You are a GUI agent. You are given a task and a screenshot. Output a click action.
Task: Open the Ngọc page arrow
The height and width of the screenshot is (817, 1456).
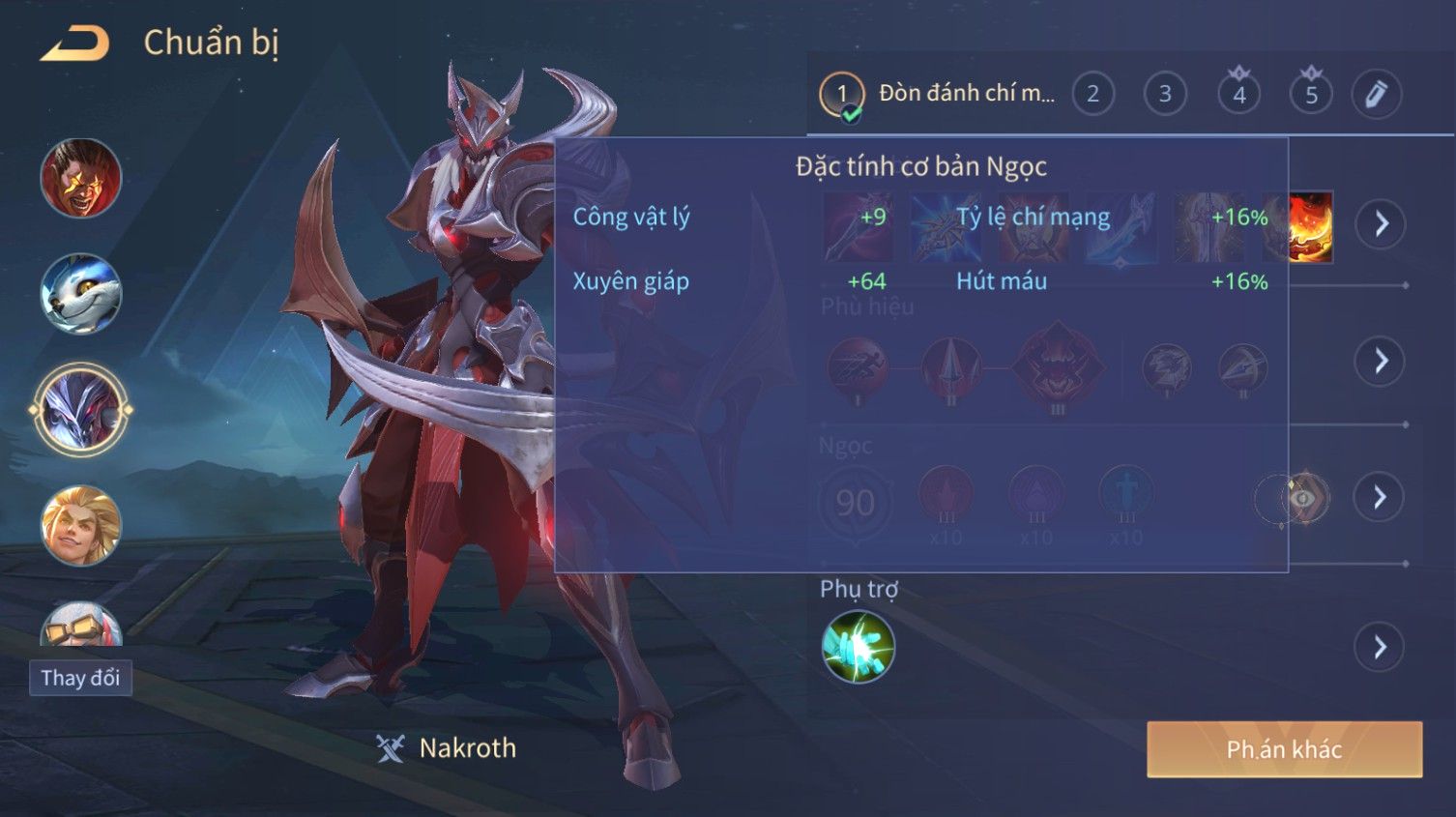(x=1380, y=498)
